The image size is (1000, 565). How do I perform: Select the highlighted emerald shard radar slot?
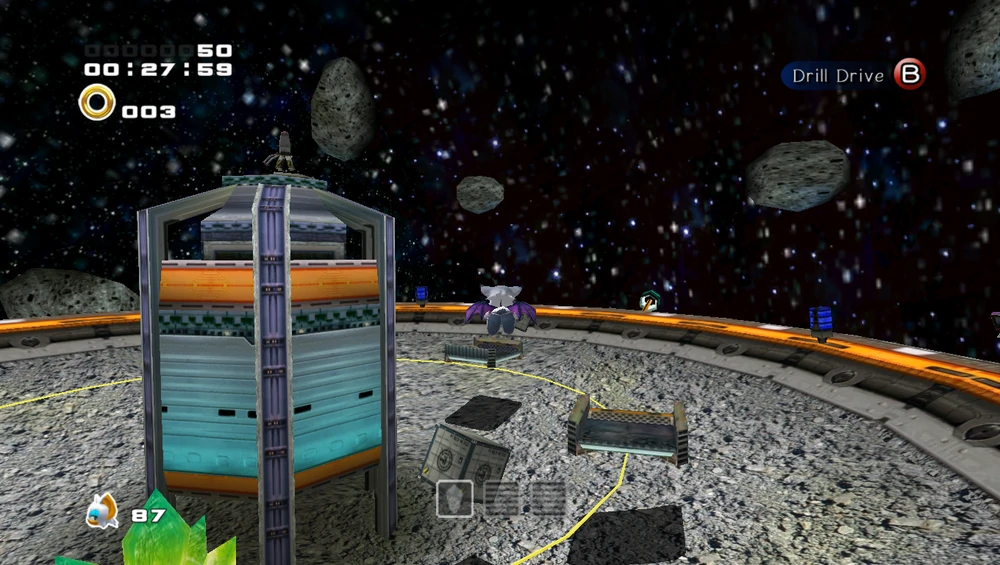point(454,497)
